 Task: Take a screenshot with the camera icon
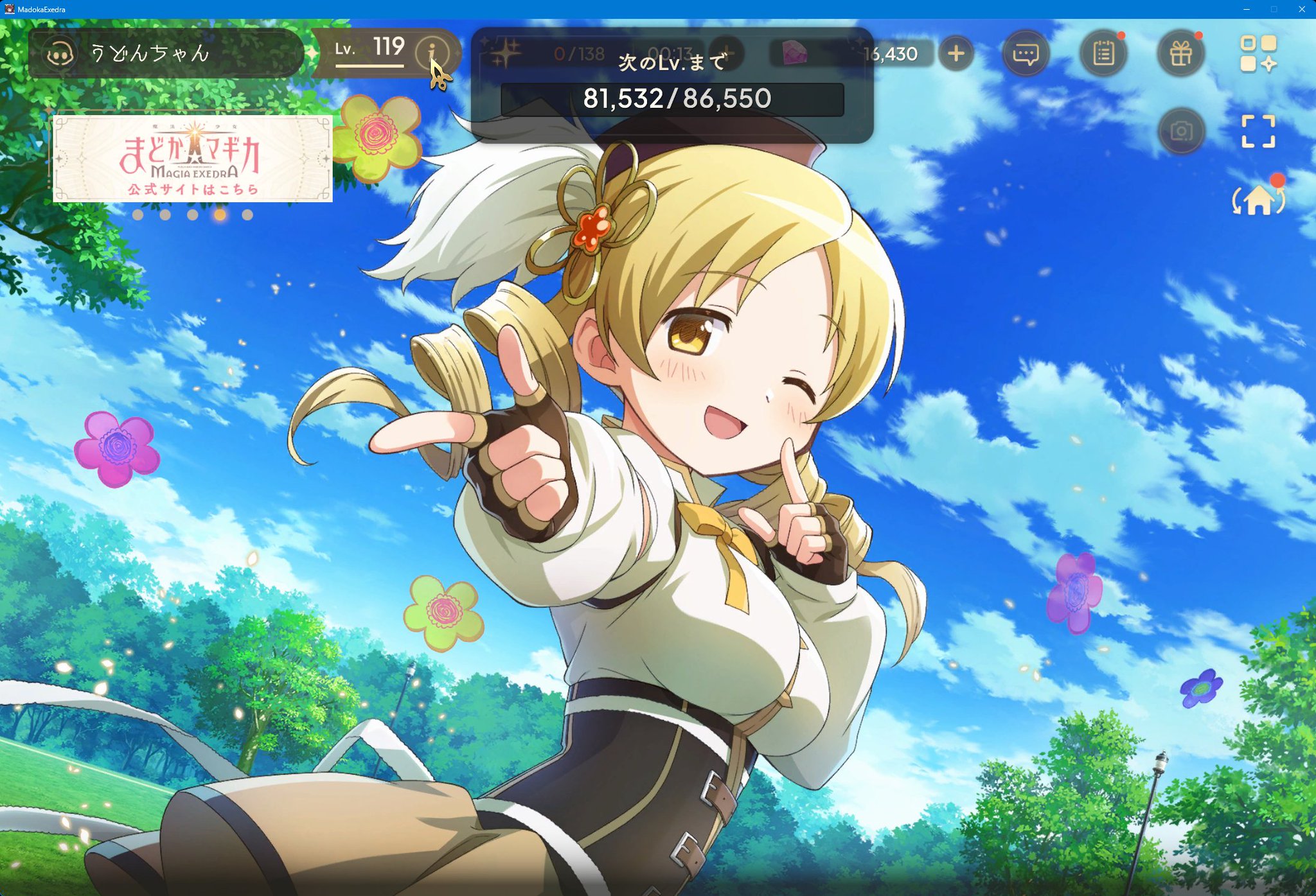[x=1182, y=130]
